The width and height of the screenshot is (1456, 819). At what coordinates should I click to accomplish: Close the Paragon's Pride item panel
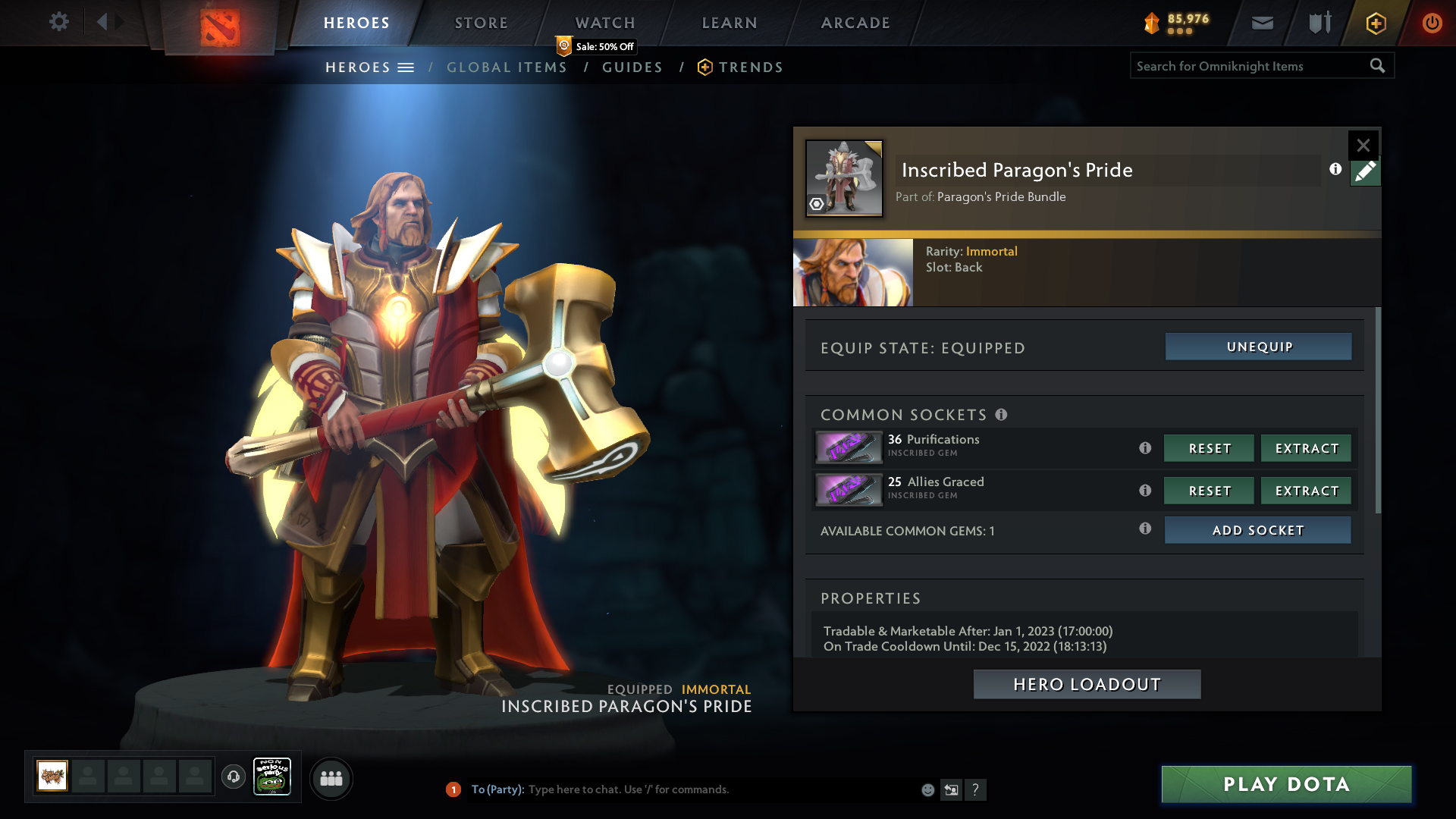click(x=1363, y=145)
